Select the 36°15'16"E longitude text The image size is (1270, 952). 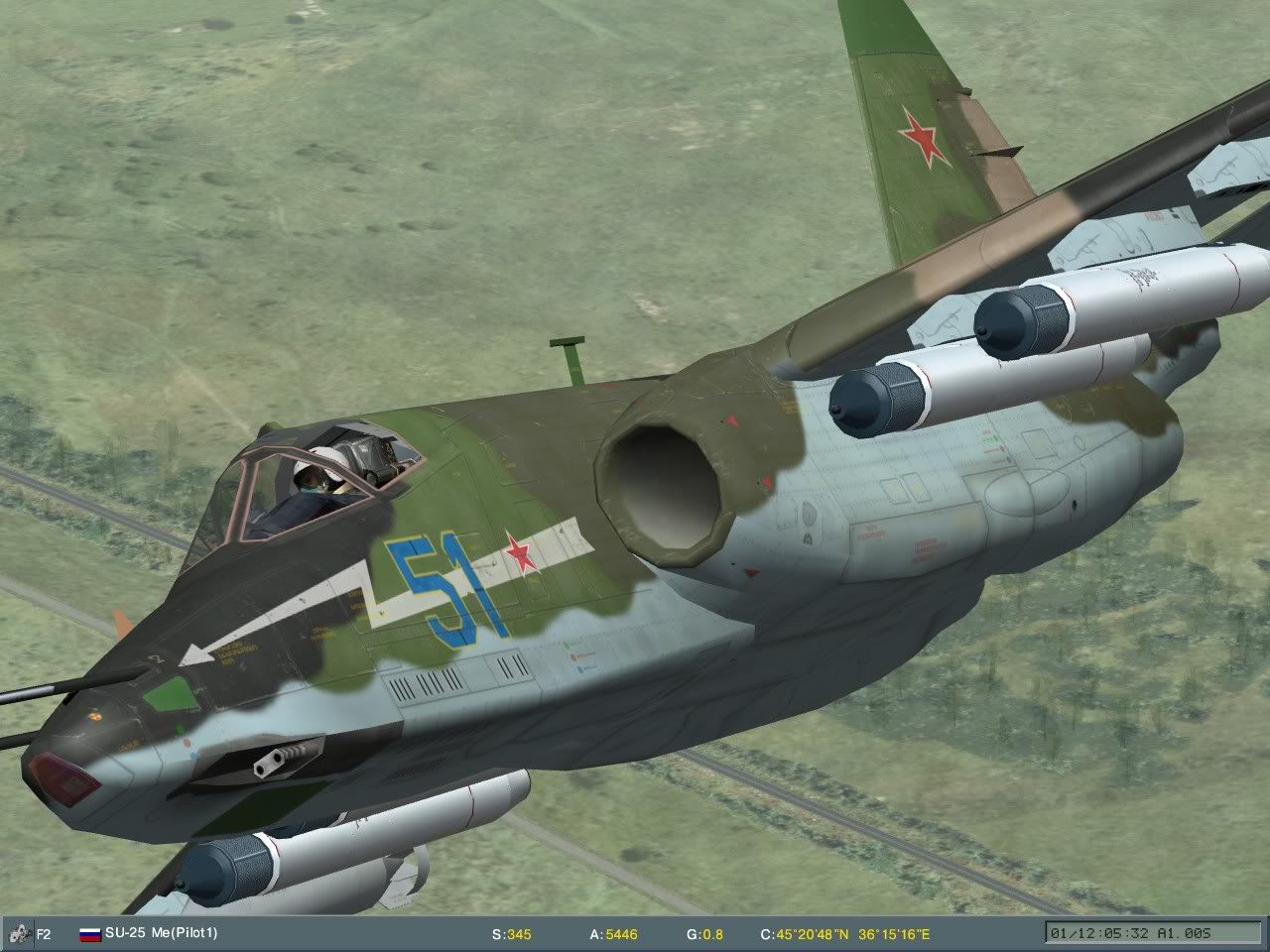point(896,933)
